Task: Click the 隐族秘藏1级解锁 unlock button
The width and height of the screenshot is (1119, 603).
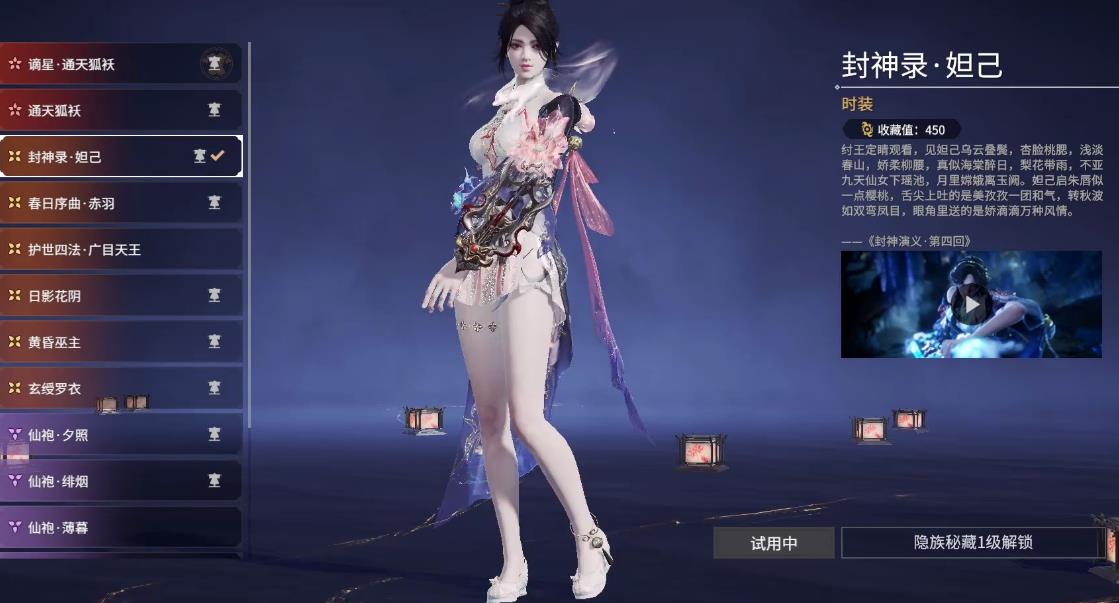Action: [x=972, y=543]
